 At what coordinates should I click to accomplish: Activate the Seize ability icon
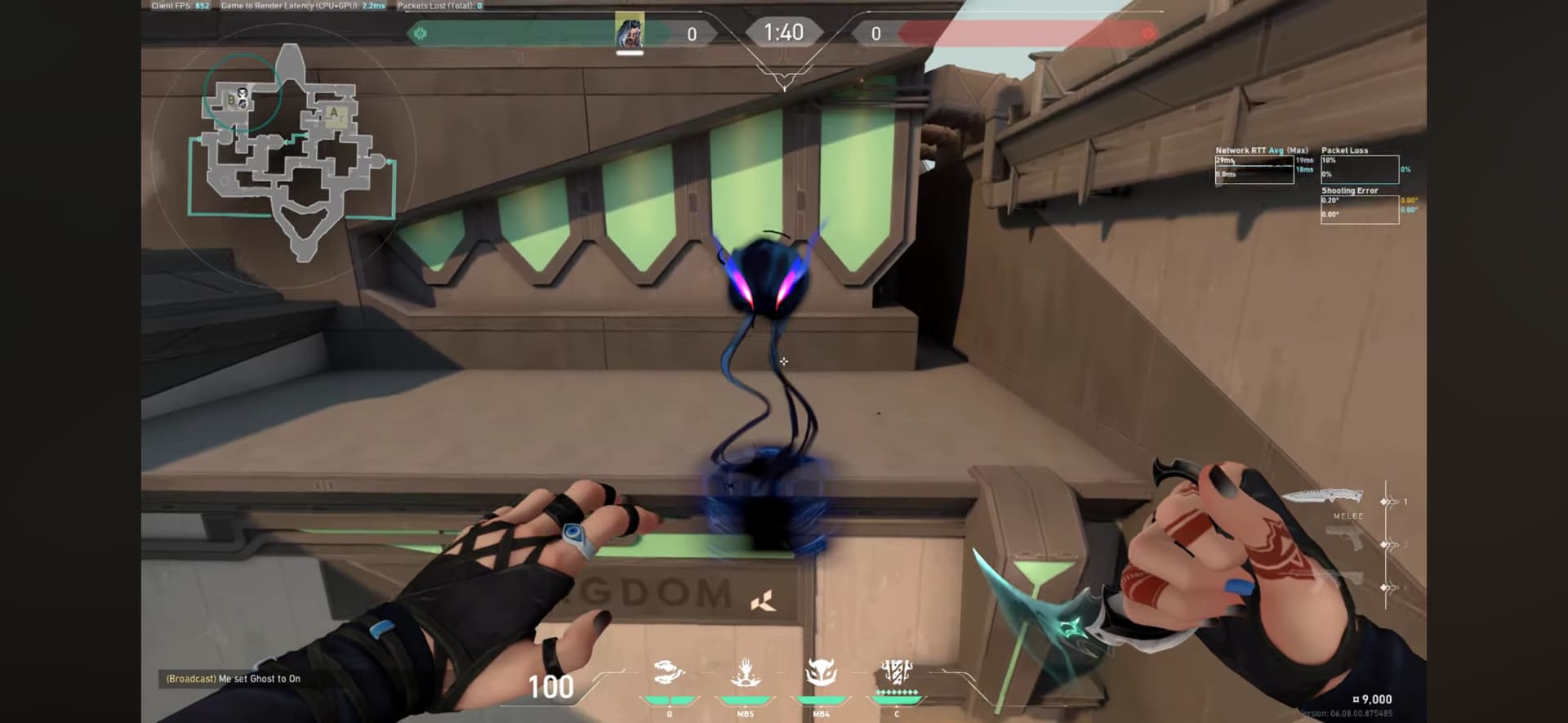point(669,674)
